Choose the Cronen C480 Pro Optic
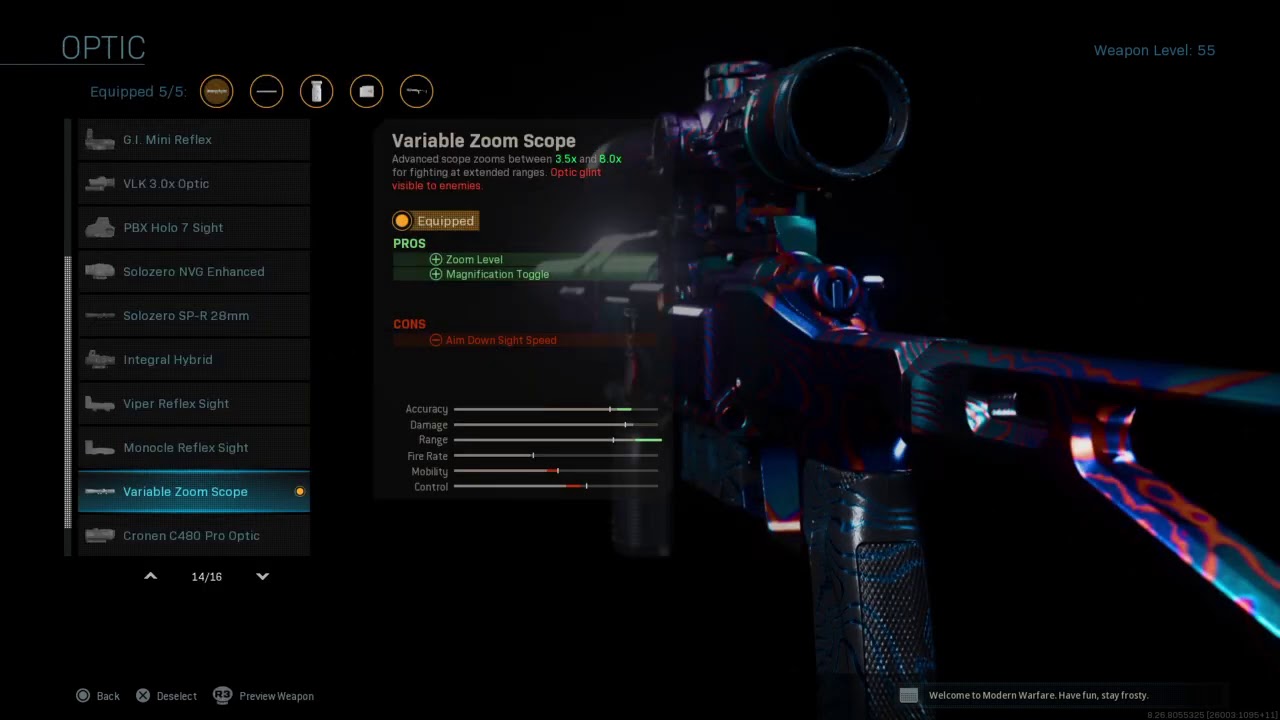This screenshot has width=1280, height=720. (194, 536)
